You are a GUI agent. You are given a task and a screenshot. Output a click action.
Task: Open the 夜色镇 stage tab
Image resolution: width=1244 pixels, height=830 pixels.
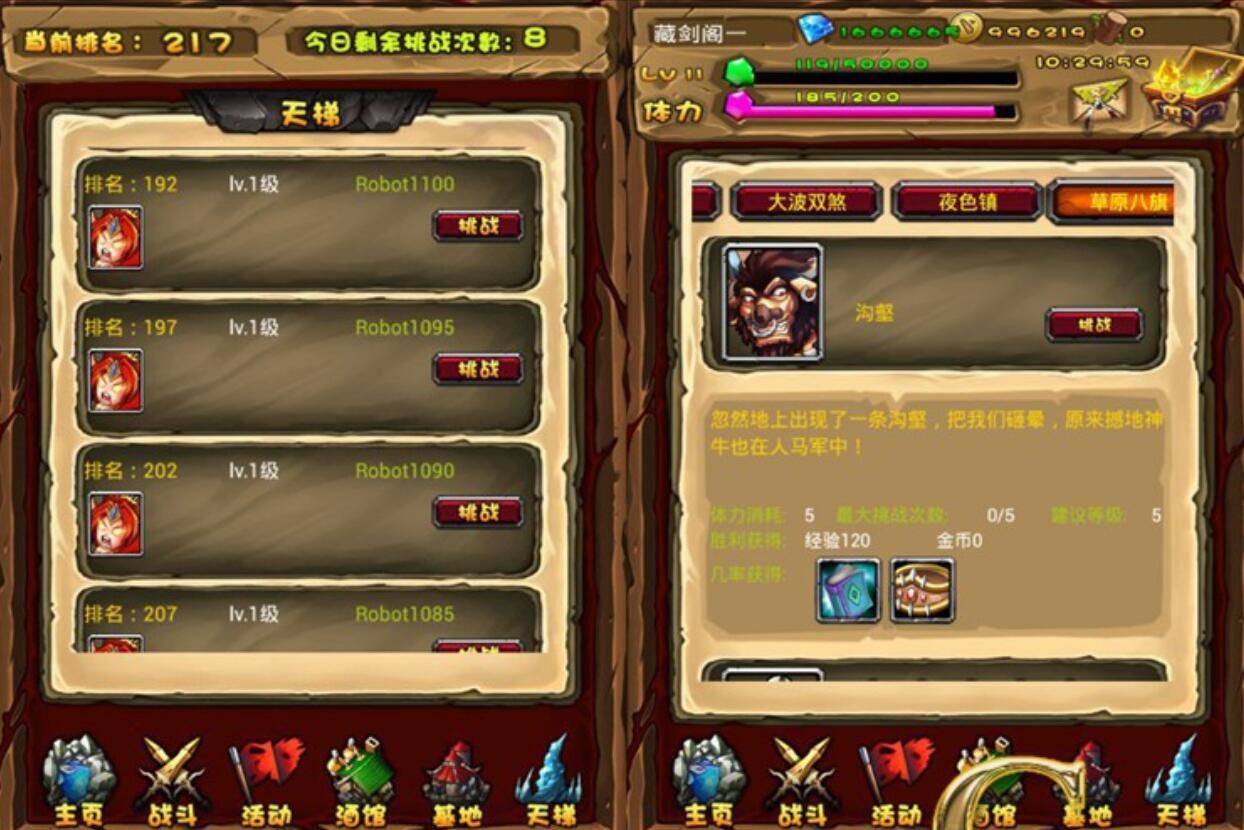967,202
